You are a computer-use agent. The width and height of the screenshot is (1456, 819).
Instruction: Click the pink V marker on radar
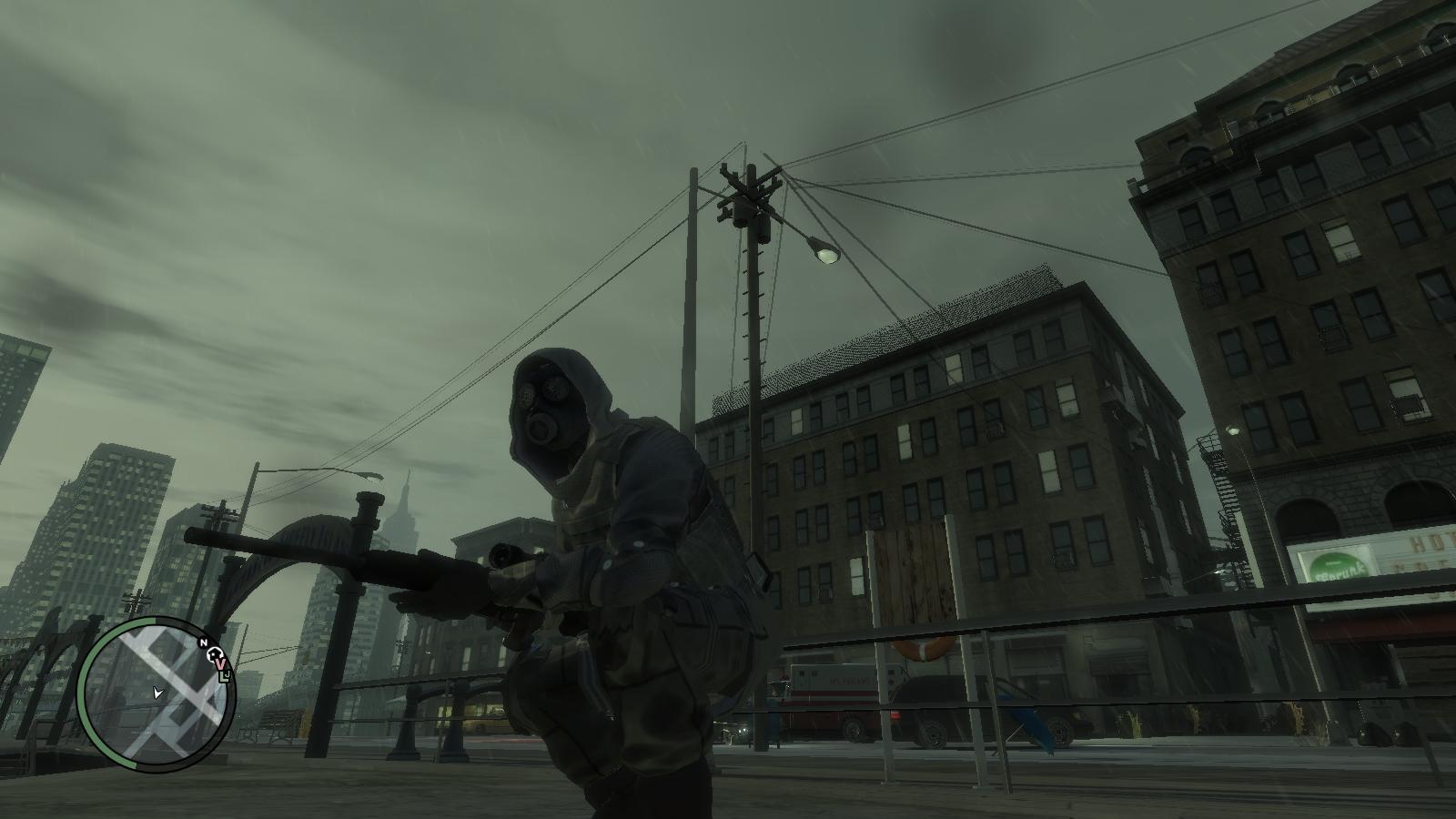coord(220,665)
